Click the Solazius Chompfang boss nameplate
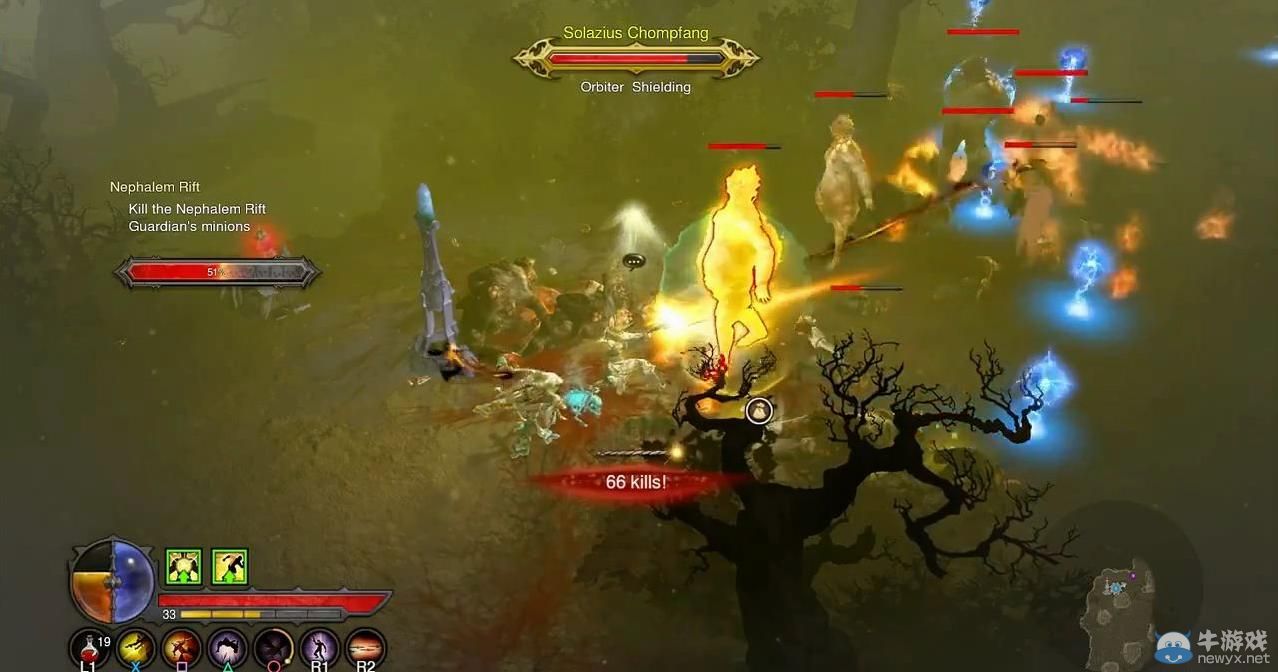Image resolution: width=1278 pixels, height=672 pixels. (x=635, y=57)
